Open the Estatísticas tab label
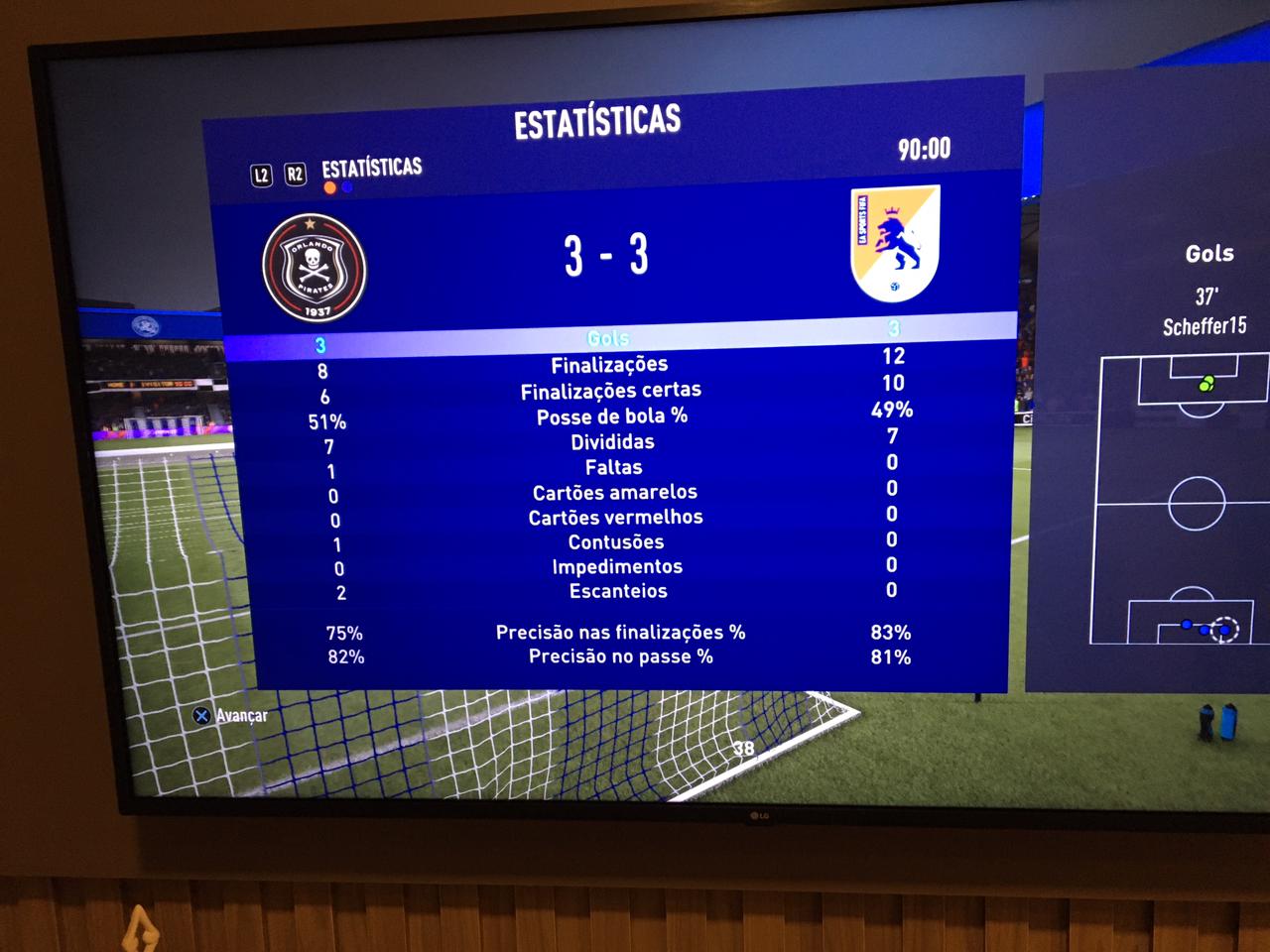Viewport: 1270px width, 952px height. tap(371, 168)
